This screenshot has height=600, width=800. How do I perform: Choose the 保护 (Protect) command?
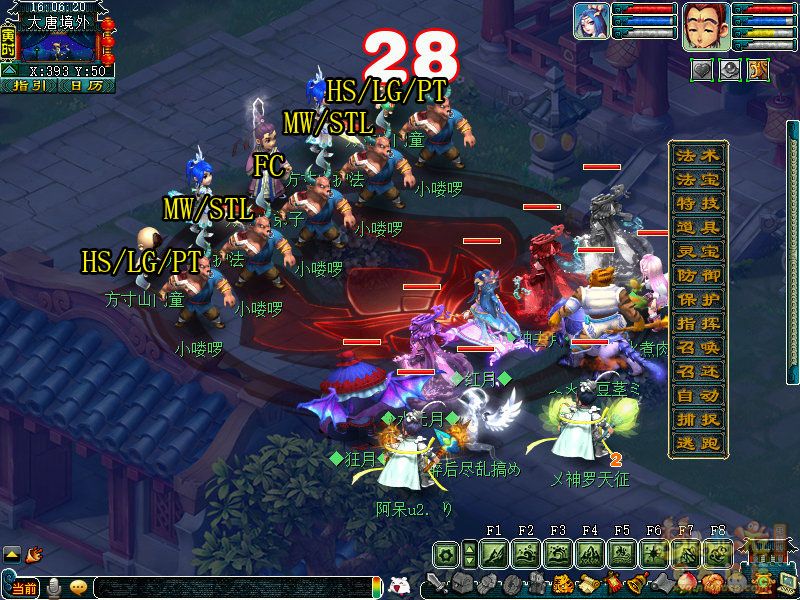point(697,299)
